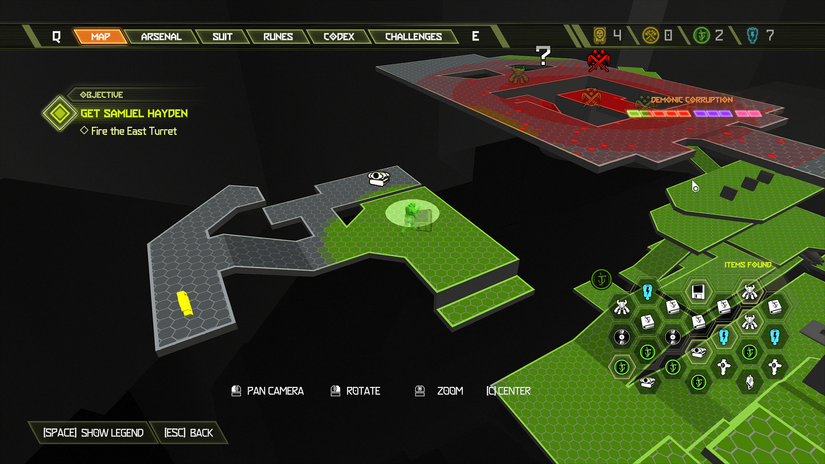Switch to the Map tab
Viewport: 825px width, 464px height.
100,37
